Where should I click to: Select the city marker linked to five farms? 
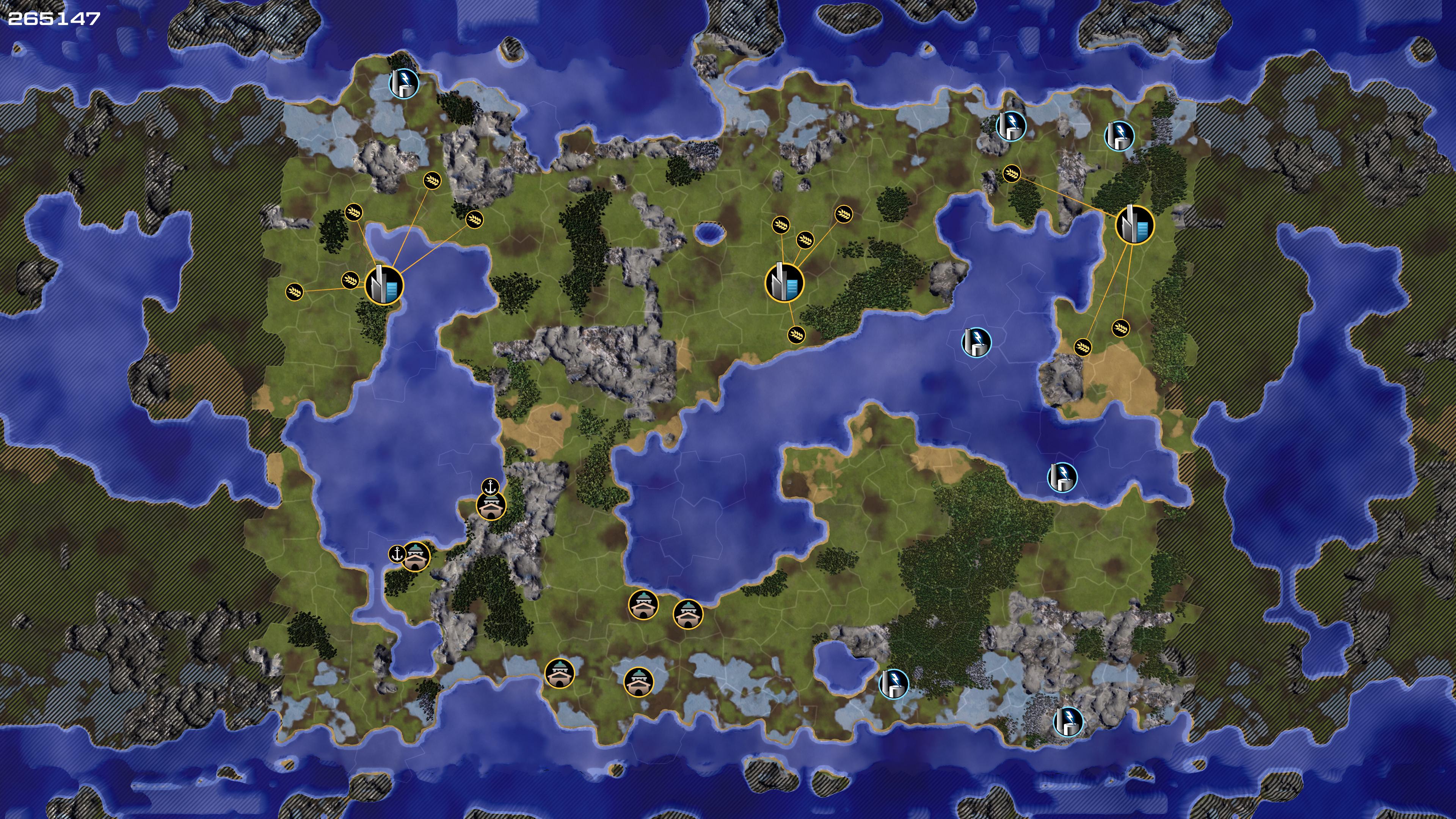click(x=384, y=285)
